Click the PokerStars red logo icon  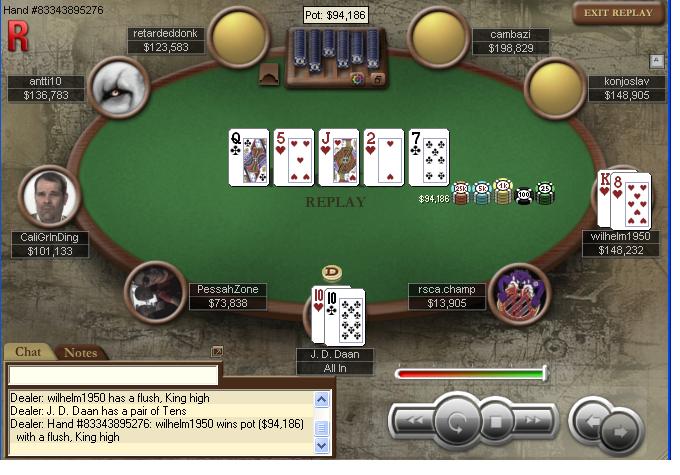tap(17, 37)
